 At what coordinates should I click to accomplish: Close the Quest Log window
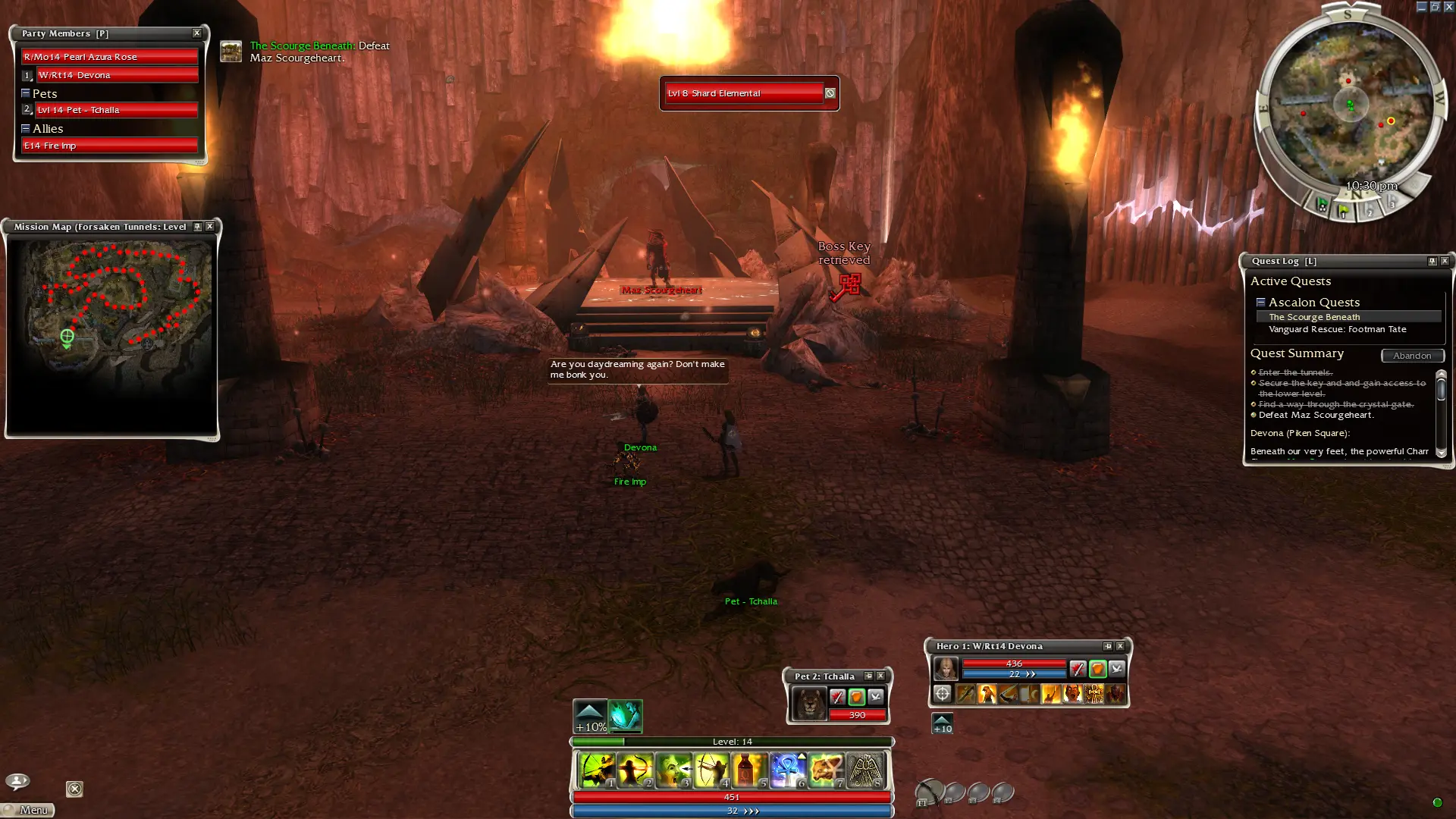coord(1445,261)
